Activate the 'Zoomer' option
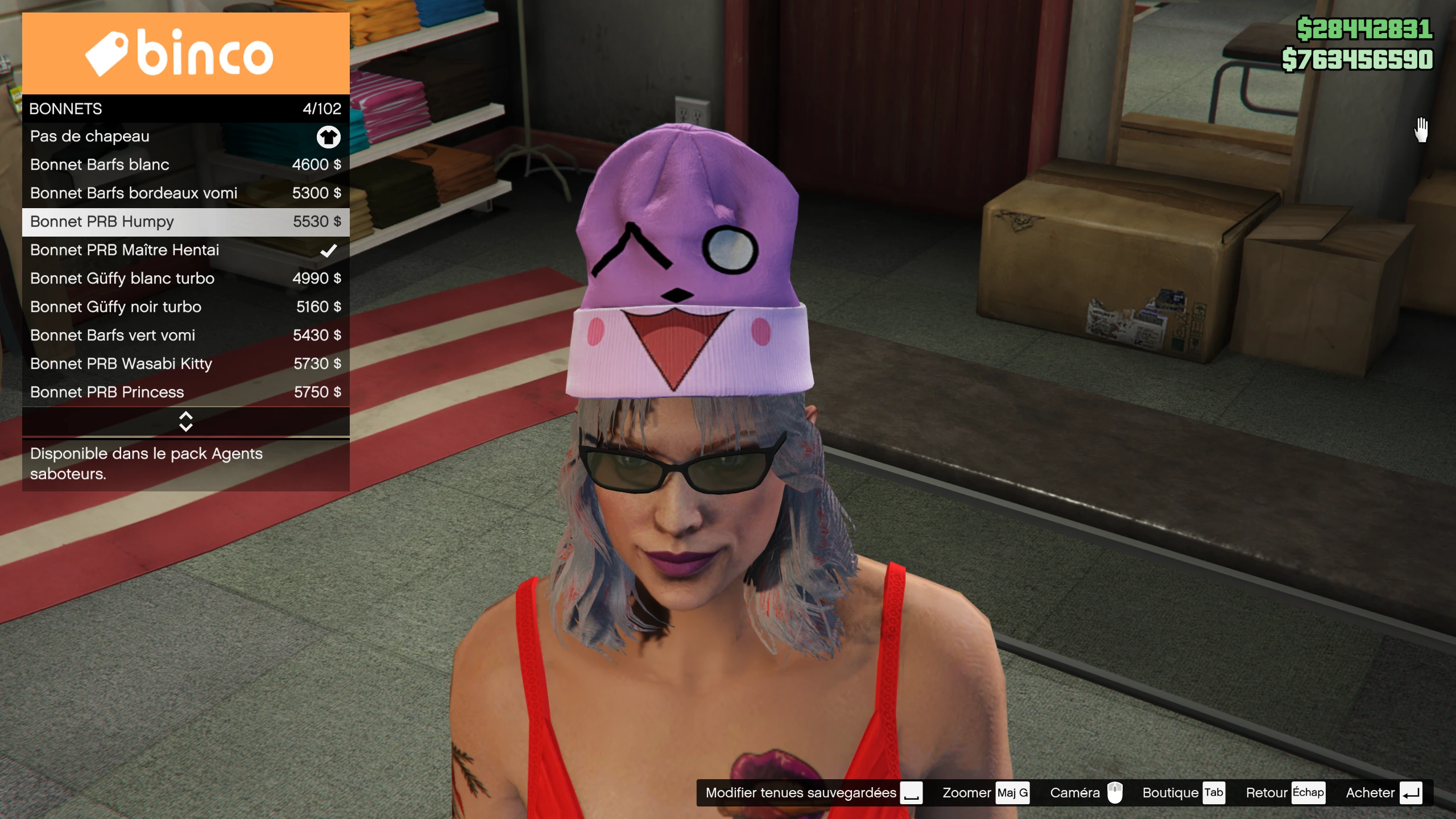This screenshot has width=1456, height=819. point(985,793)
